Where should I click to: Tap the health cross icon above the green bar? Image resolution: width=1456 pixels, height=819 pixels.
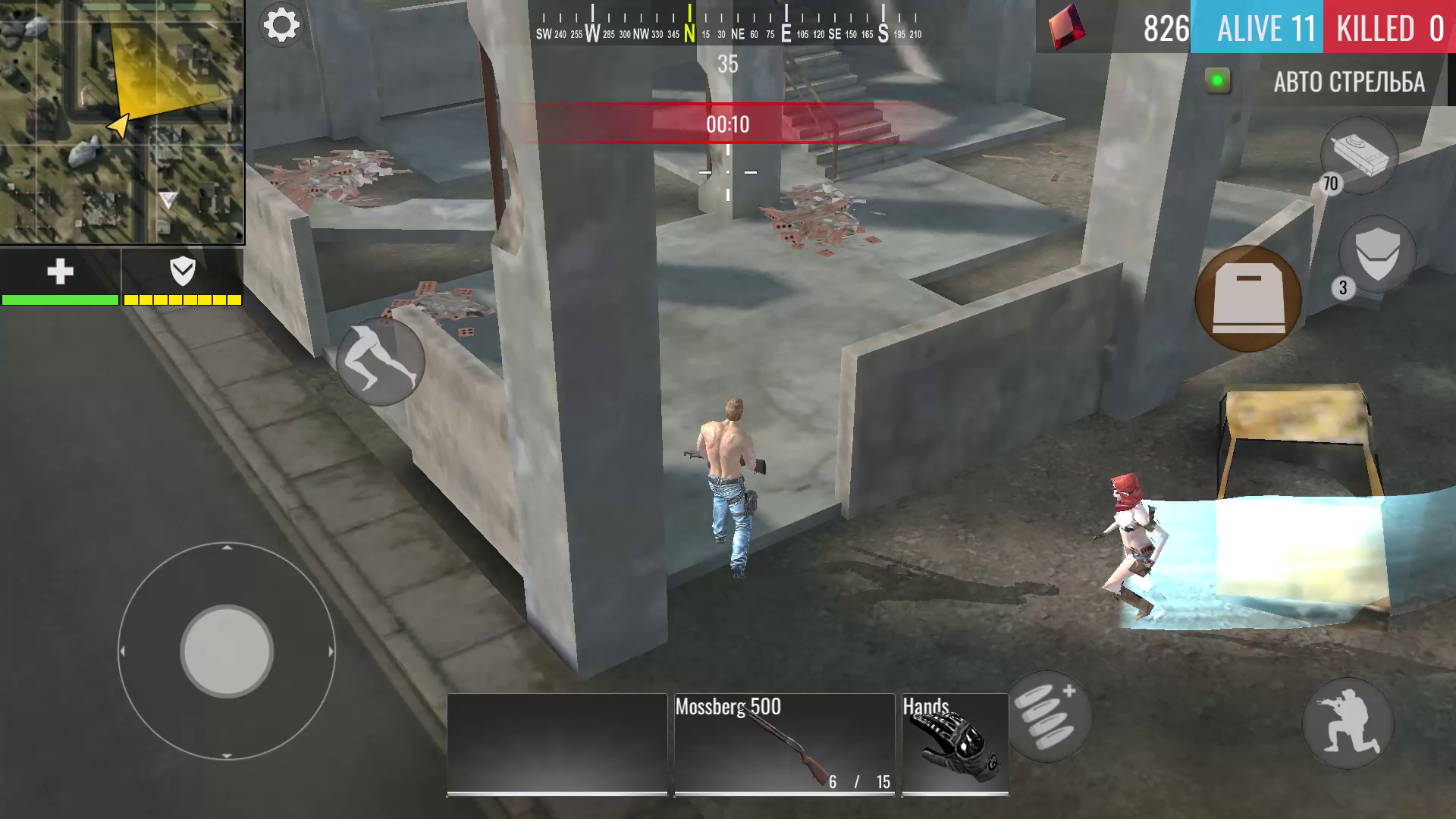61,271
